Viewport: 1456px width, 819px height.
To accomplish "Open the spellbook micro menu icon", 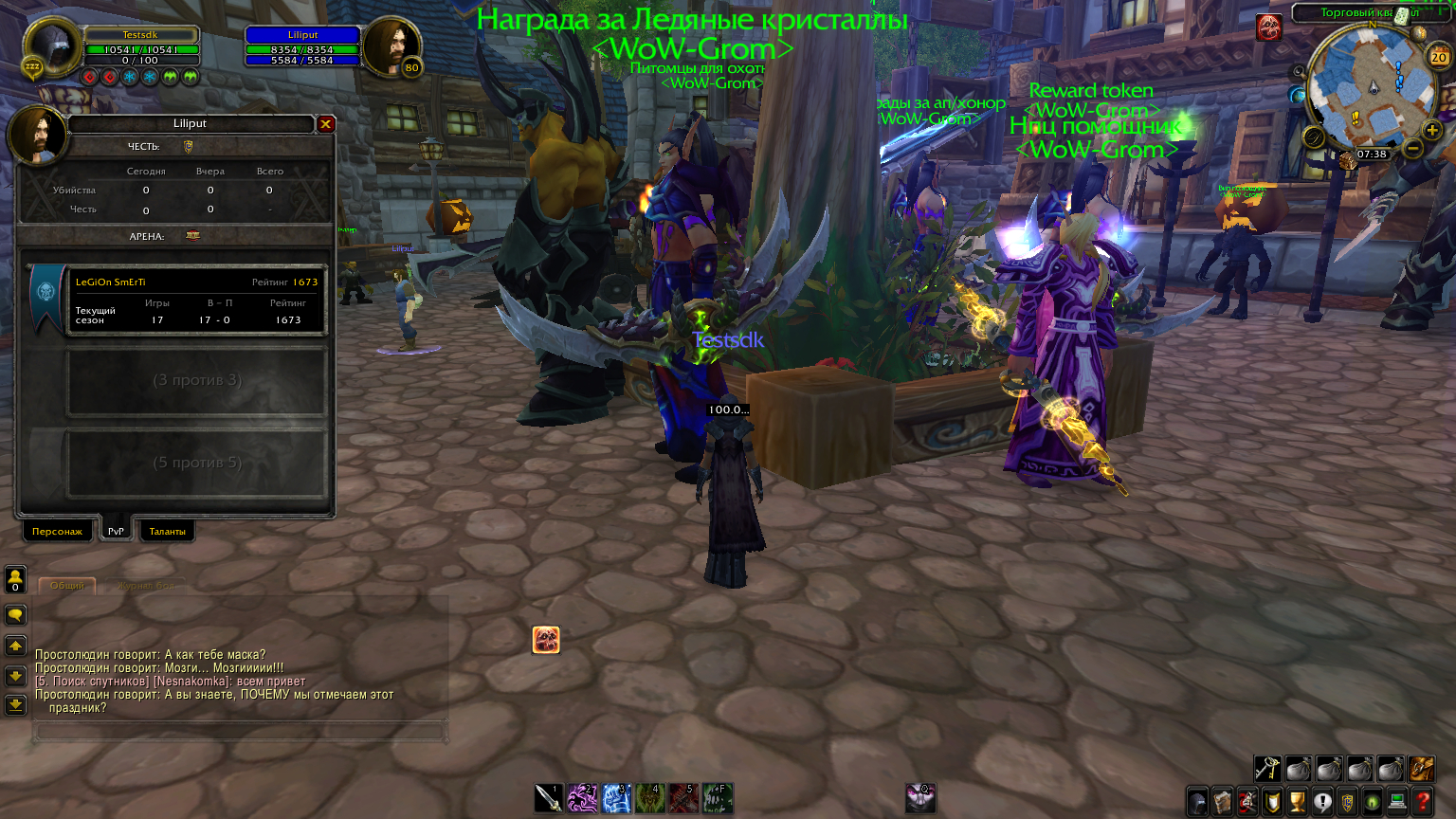I will click(1223, 801).
